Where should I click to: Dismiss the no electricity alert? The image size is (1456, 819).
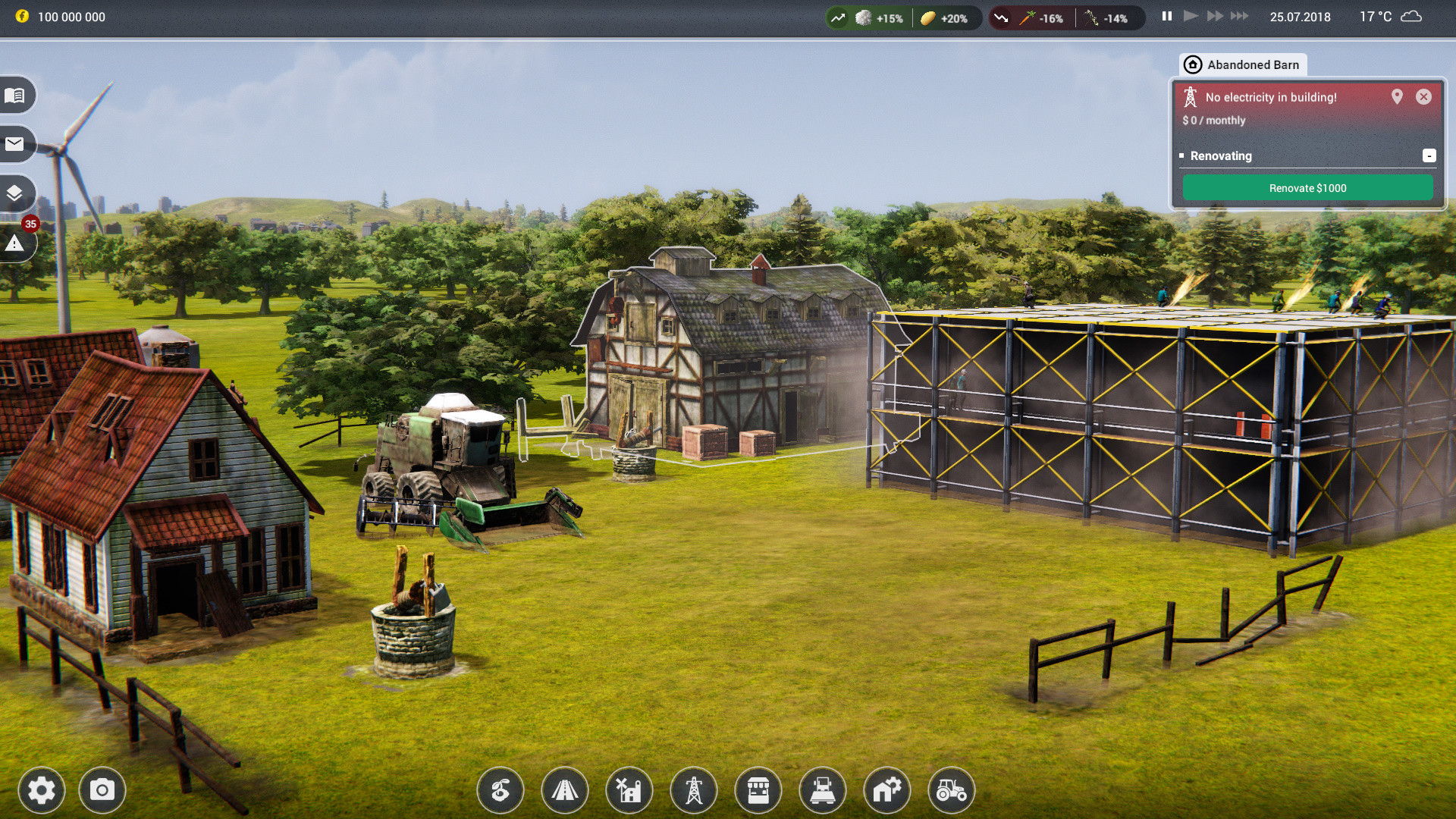click(x=1424, y=97)
